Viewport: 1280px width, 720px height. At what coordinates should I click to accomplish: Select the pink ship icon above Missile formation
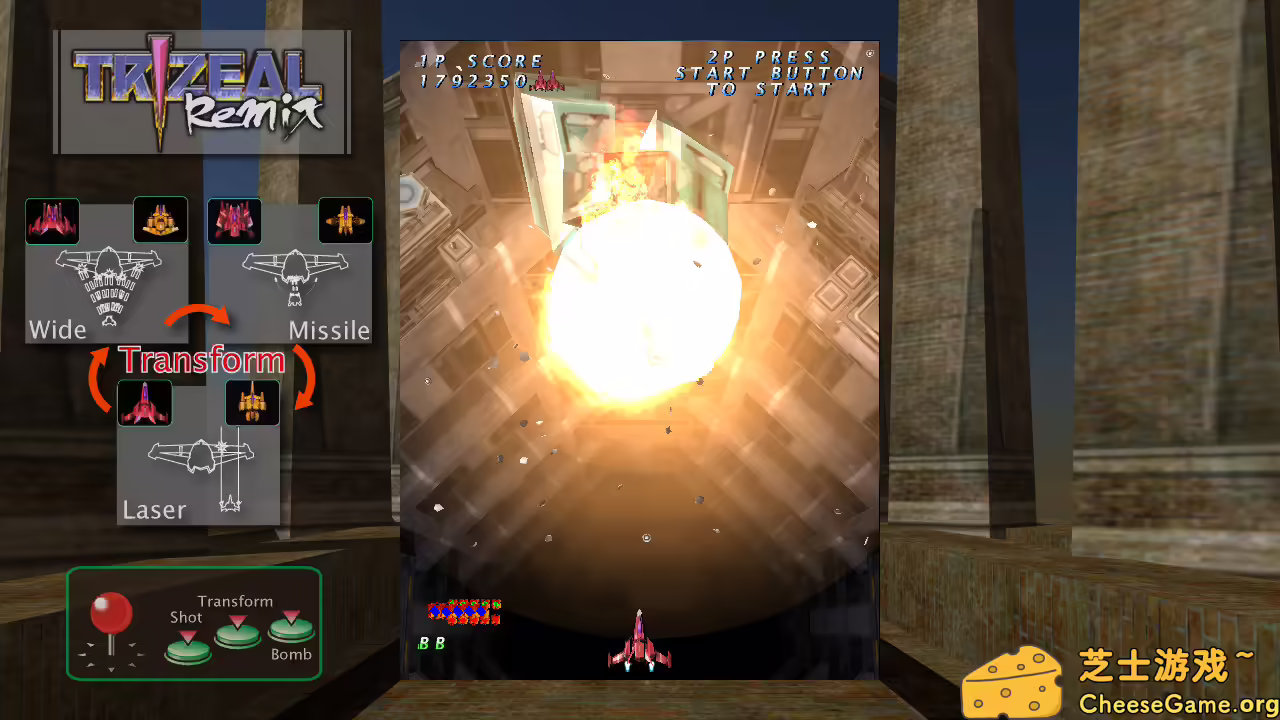[234, 220]
